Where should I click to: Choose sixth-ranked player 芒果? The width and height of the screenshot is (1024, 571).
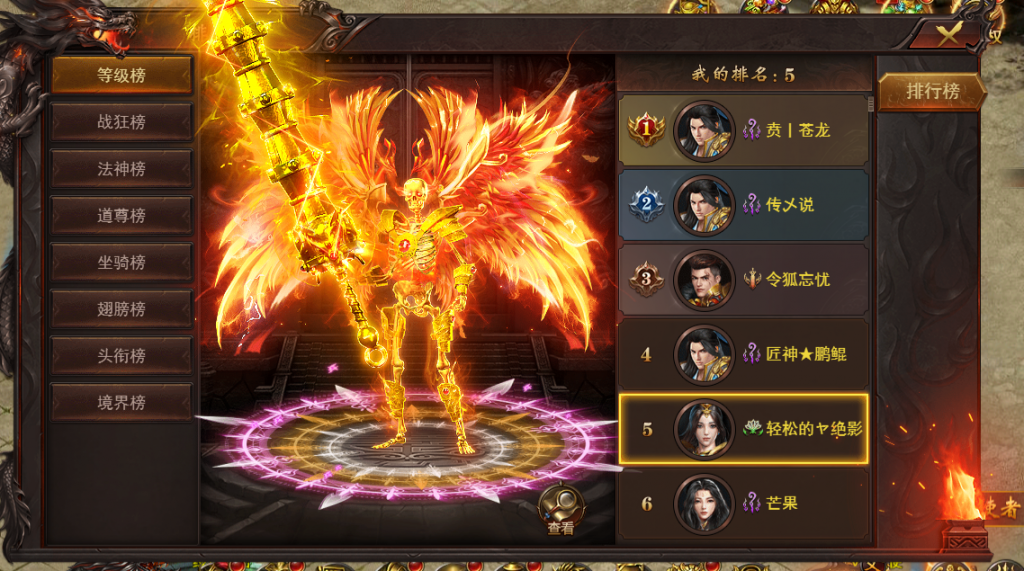tap(743, 503)
